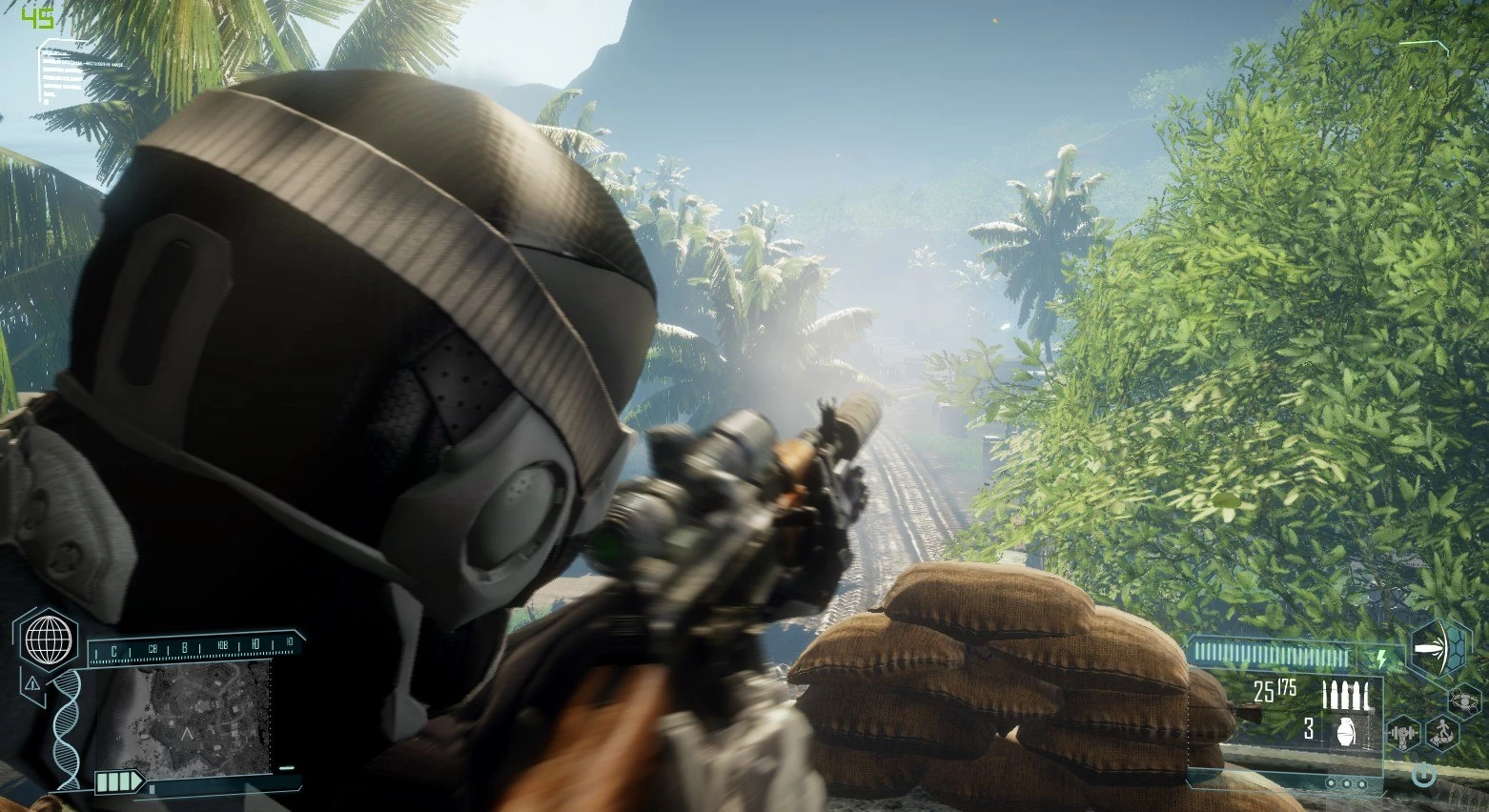Click the leftmost dot under the ammo panel
1489x812 pixels.
tap(1332, 782)
